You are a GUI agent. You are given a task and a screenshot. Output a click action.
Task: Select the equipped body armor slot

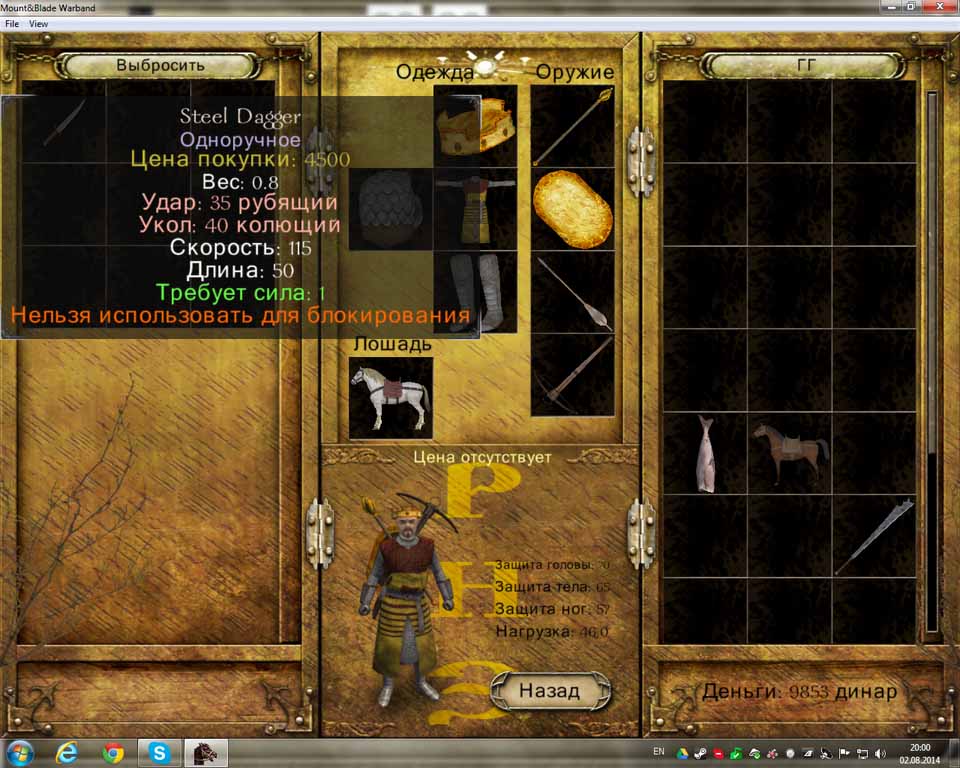click(476, 208)
